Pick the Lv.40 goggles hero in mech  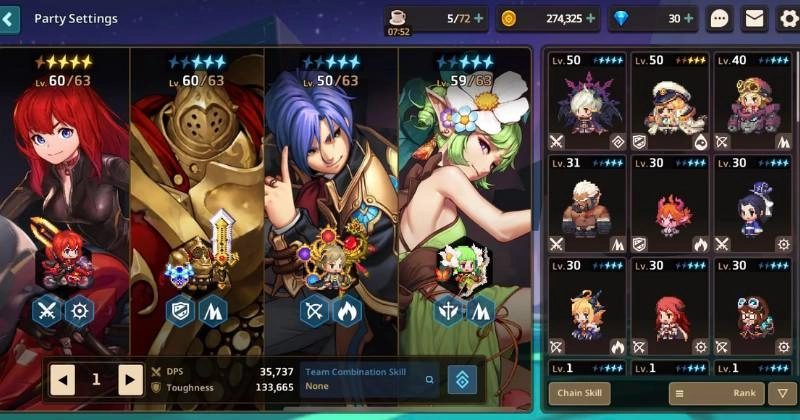click(x=753, y=100)
